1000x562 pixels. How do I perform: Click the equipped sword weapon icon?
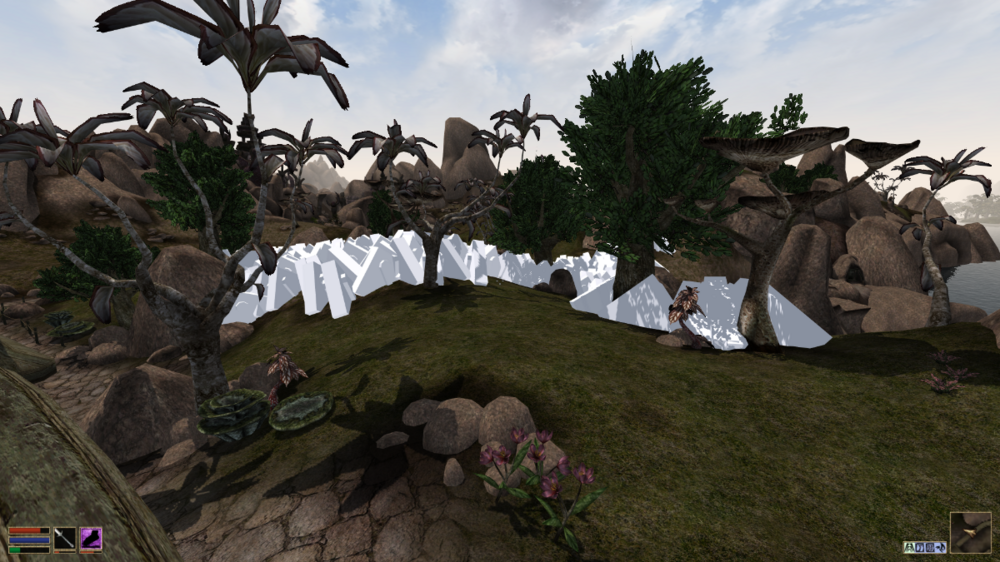pos(65,539)
